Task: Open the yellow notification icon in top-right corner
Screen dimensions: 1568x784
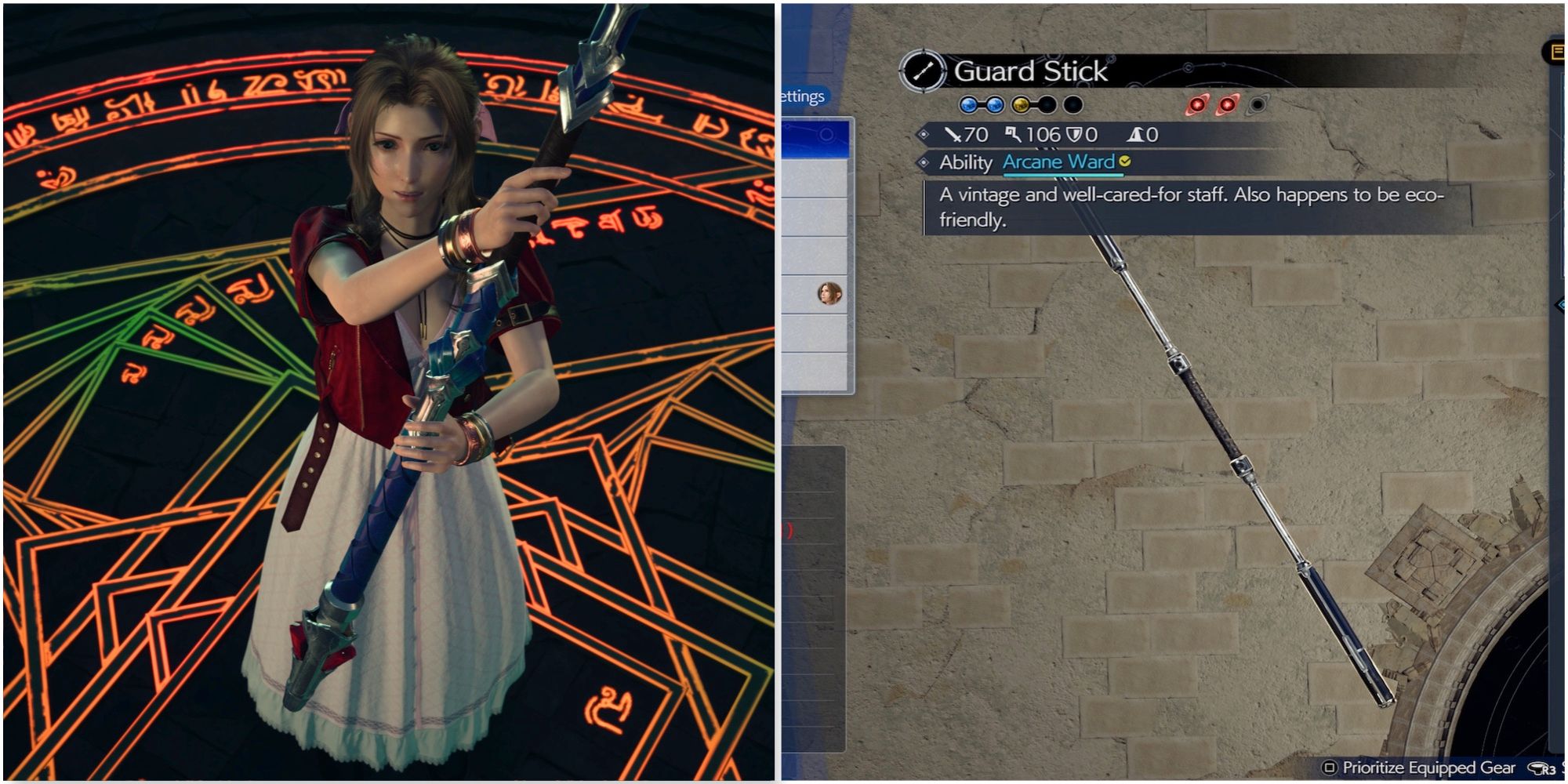Action: point(1559,52)
